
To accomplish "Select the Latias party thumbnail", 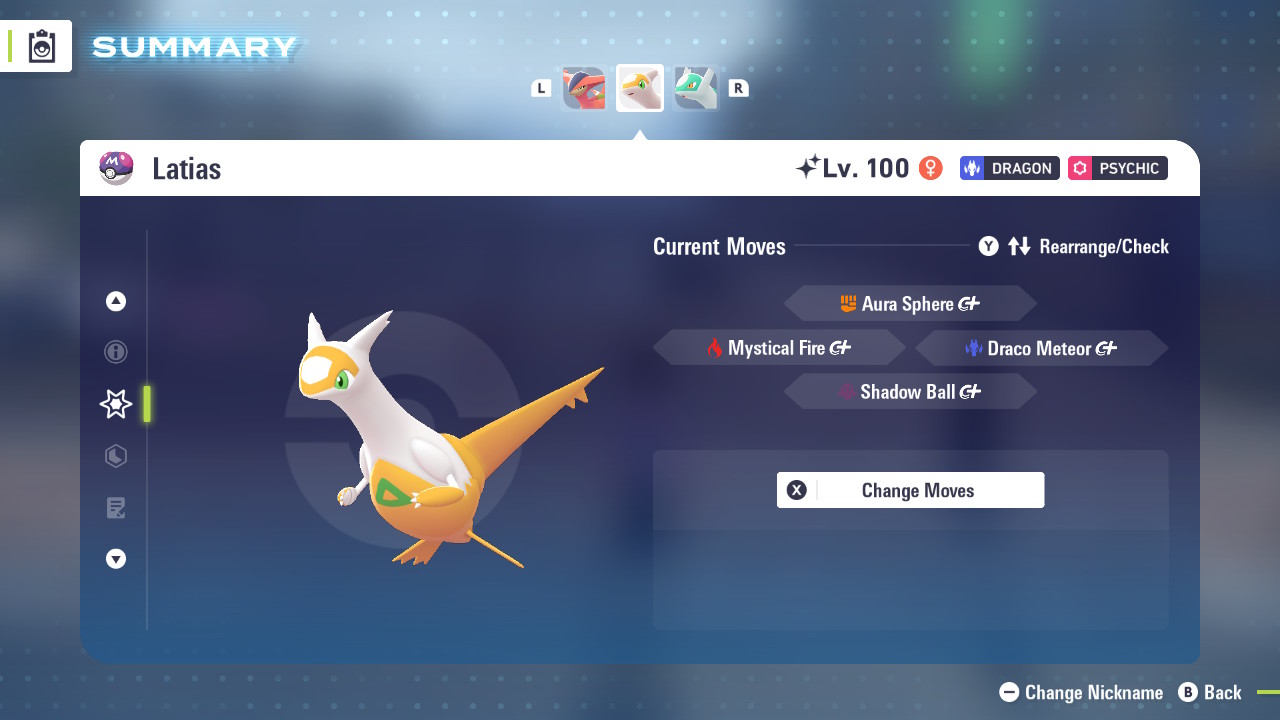I will pyautogui.click(x=640, y=88).
